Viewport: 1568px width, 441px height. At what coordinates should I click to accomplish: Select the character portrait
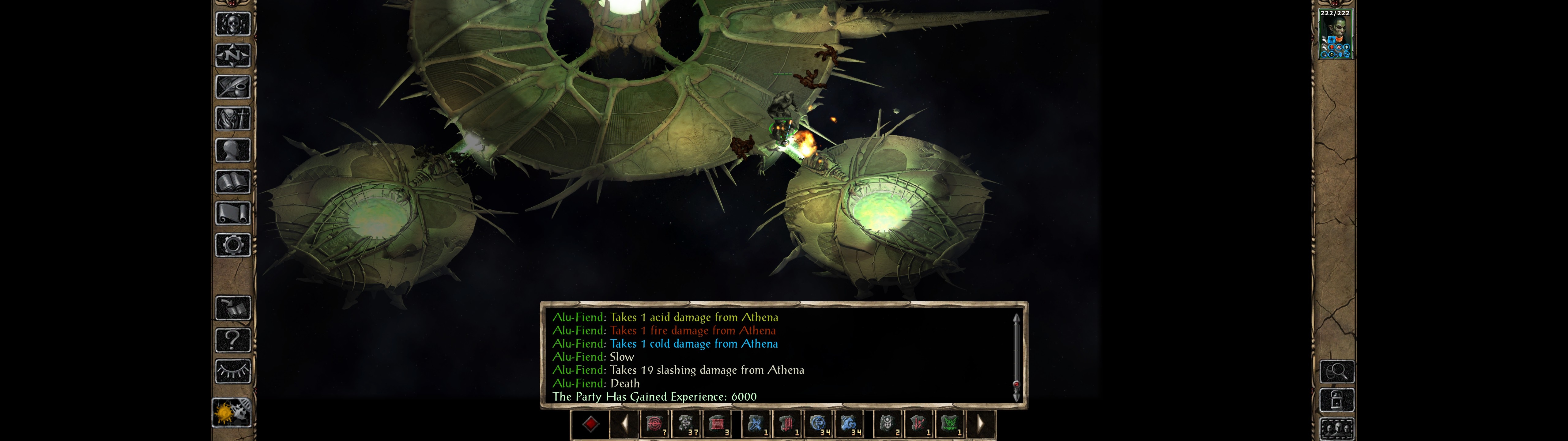(x=1335, y=35)
